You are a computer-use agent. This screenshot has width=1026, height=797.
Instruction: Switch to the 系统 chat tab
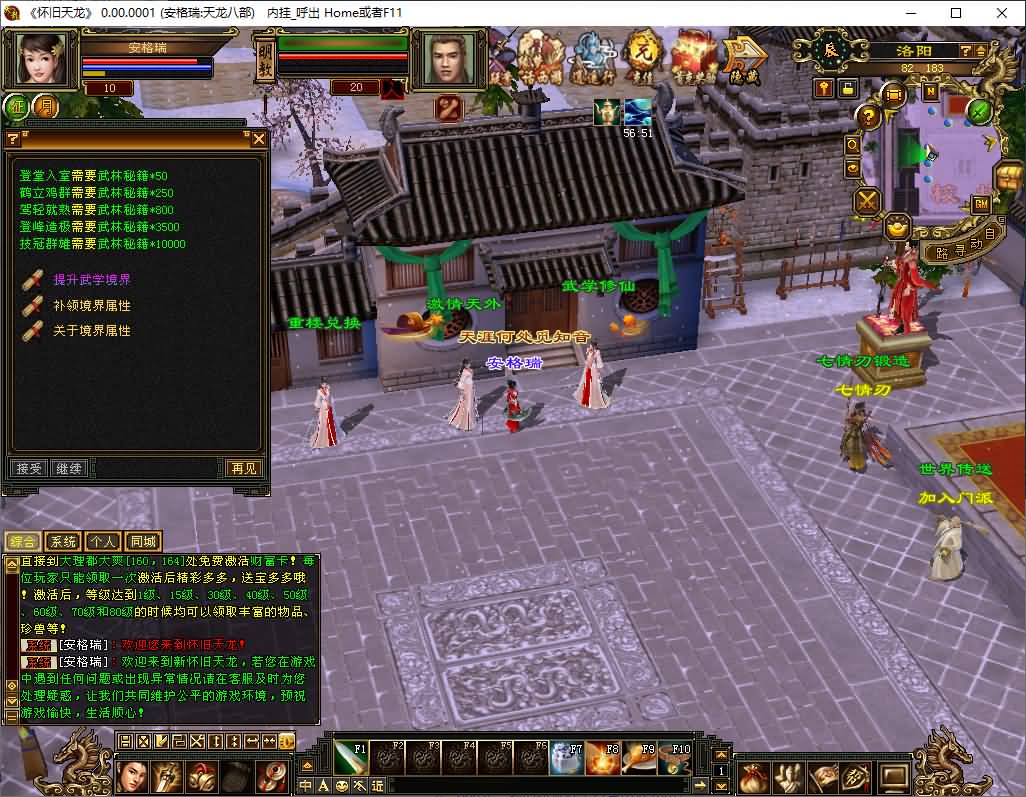pos(62,541)
